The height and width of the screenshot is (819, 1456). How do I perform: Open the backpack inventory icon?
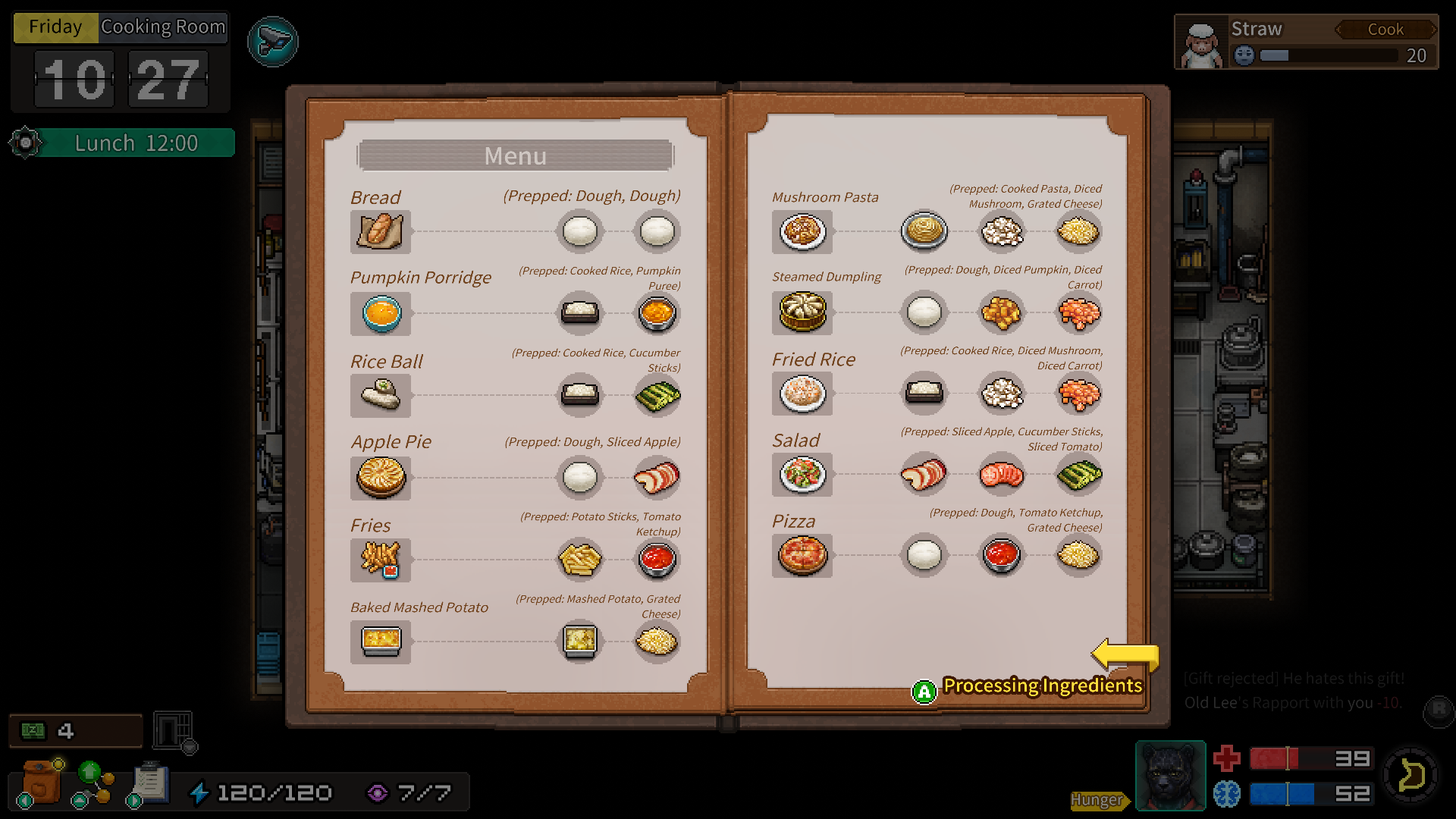[40, 783]
